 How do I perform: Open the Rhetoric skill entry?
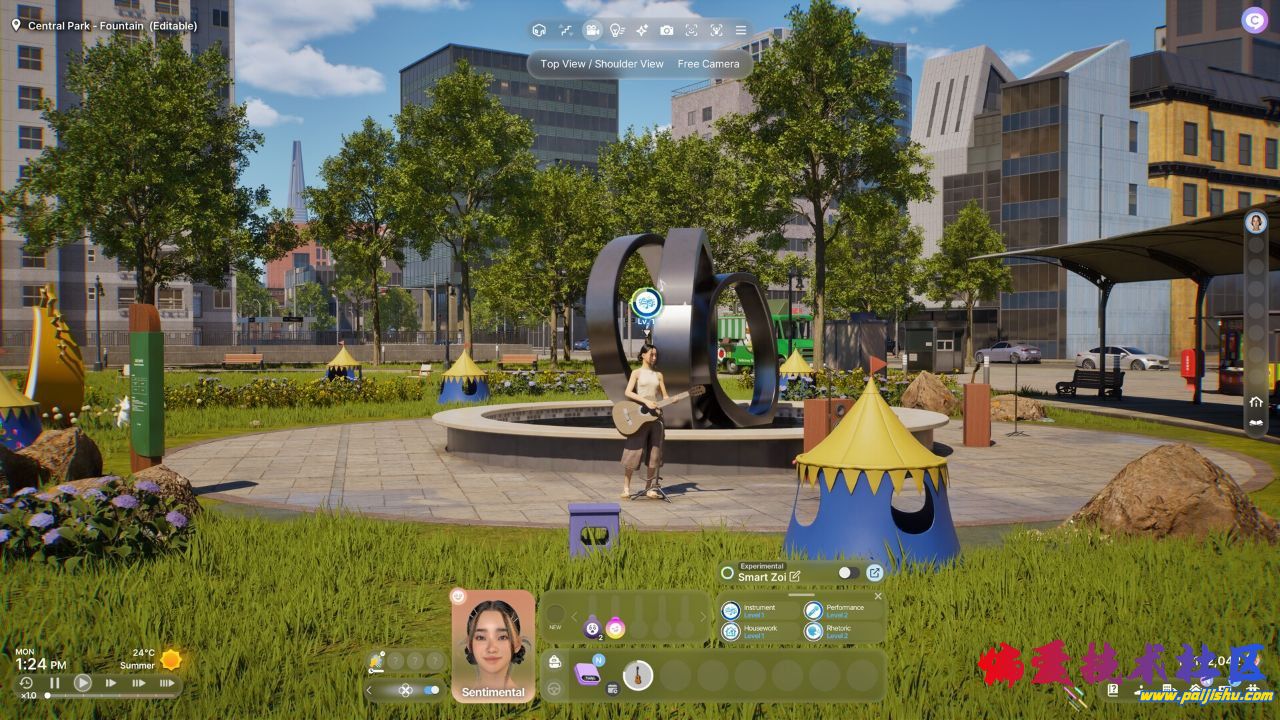point(840,631)
